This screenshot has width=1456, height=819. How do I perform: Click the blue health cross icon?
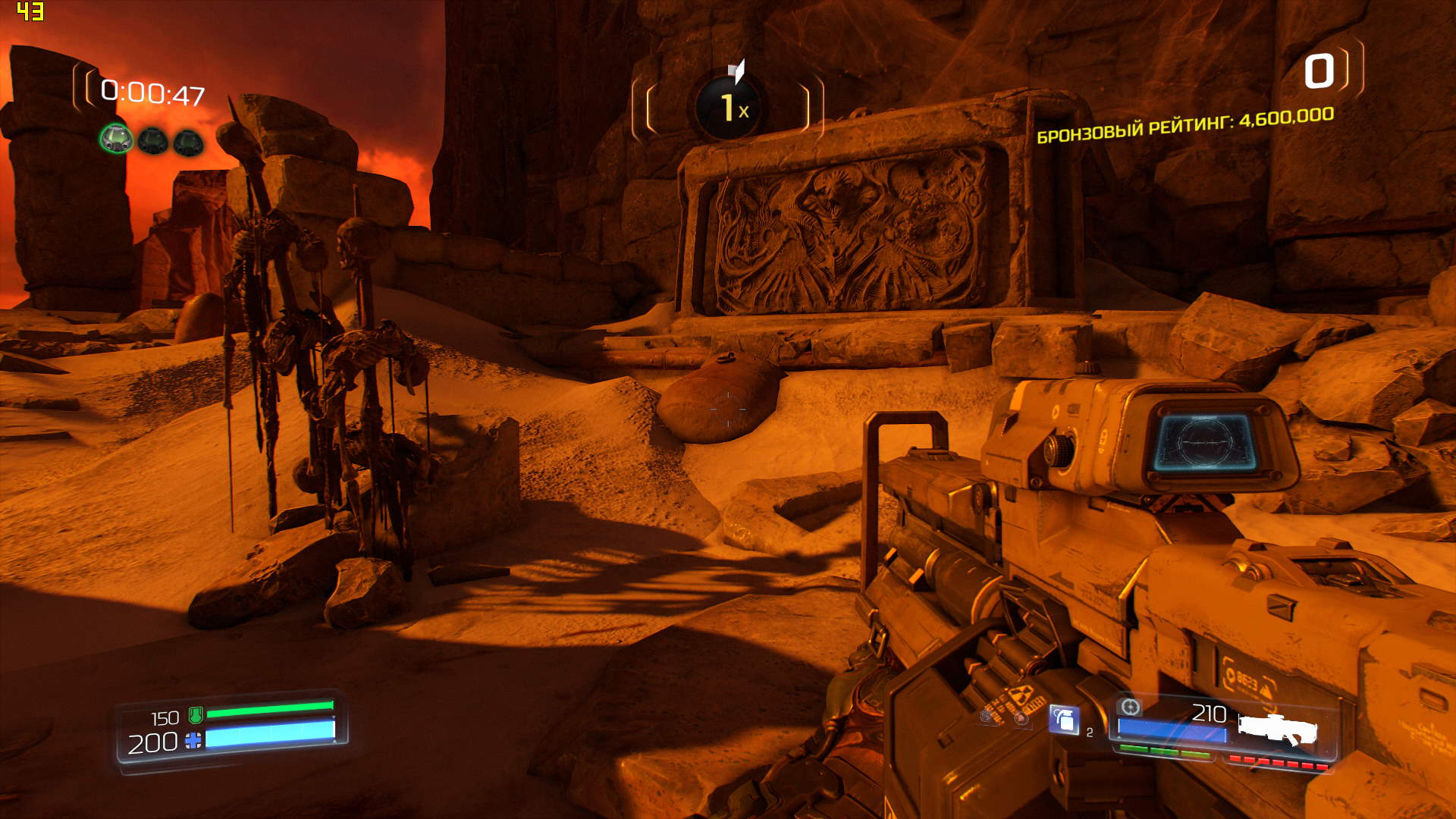[193, 741]
